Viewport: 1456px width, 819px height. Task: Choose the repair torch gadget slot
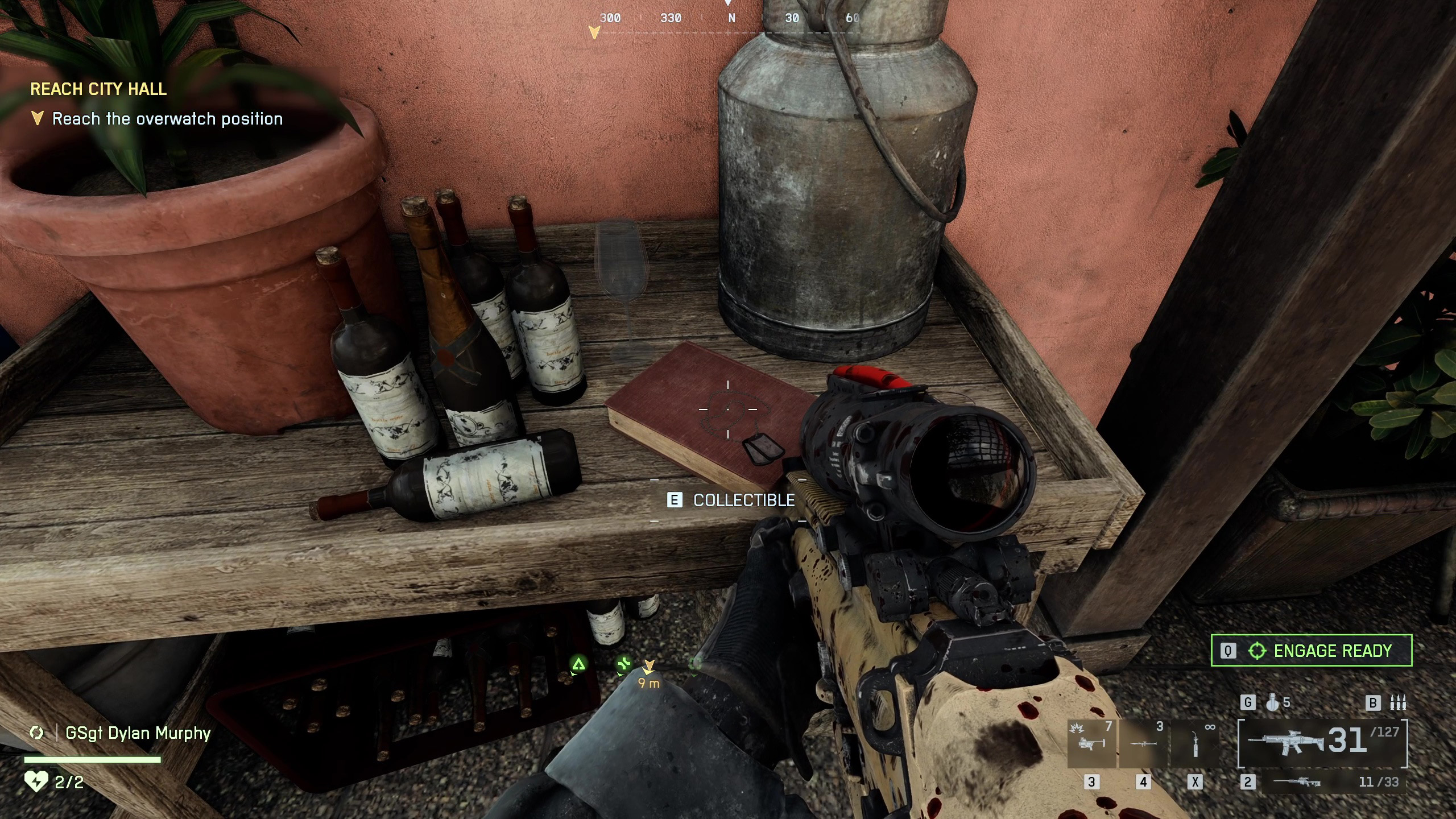(x=1195, y=743)
